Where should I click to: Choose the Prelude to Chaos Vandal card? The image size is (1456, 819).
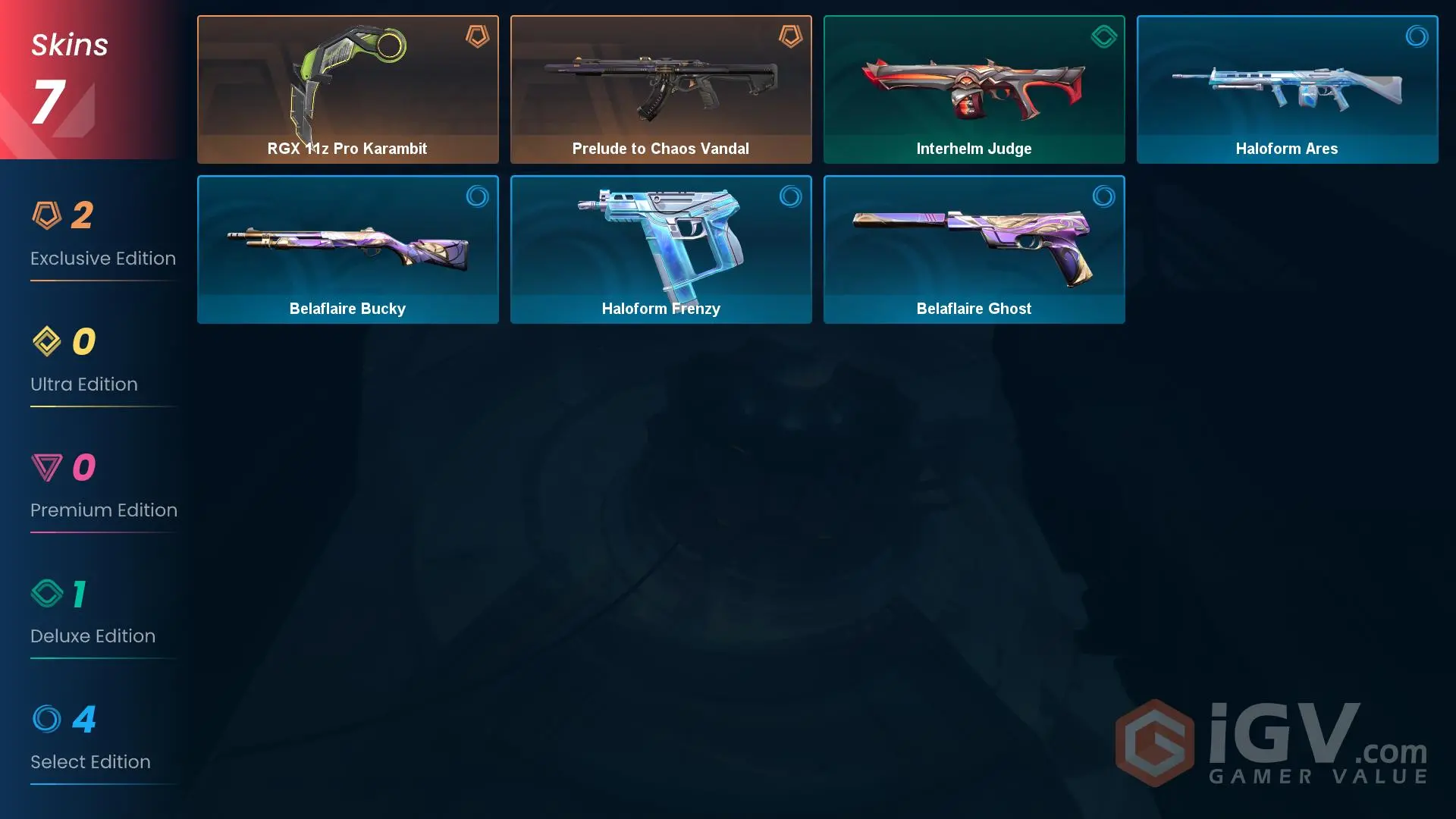[661, 89]
